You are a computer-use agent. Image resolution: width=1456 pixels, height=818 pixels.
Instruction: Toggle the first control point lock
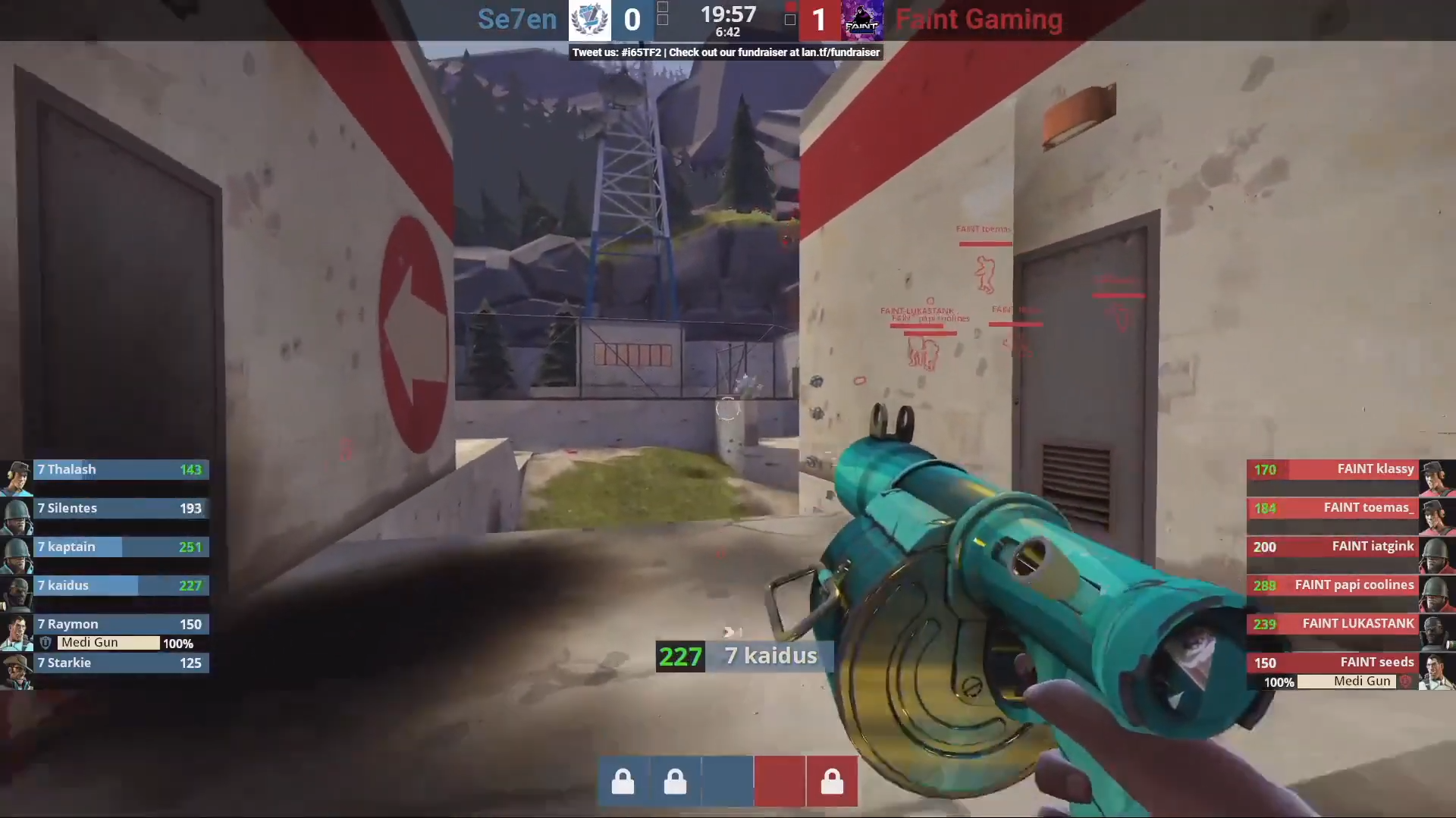[623, 781]
